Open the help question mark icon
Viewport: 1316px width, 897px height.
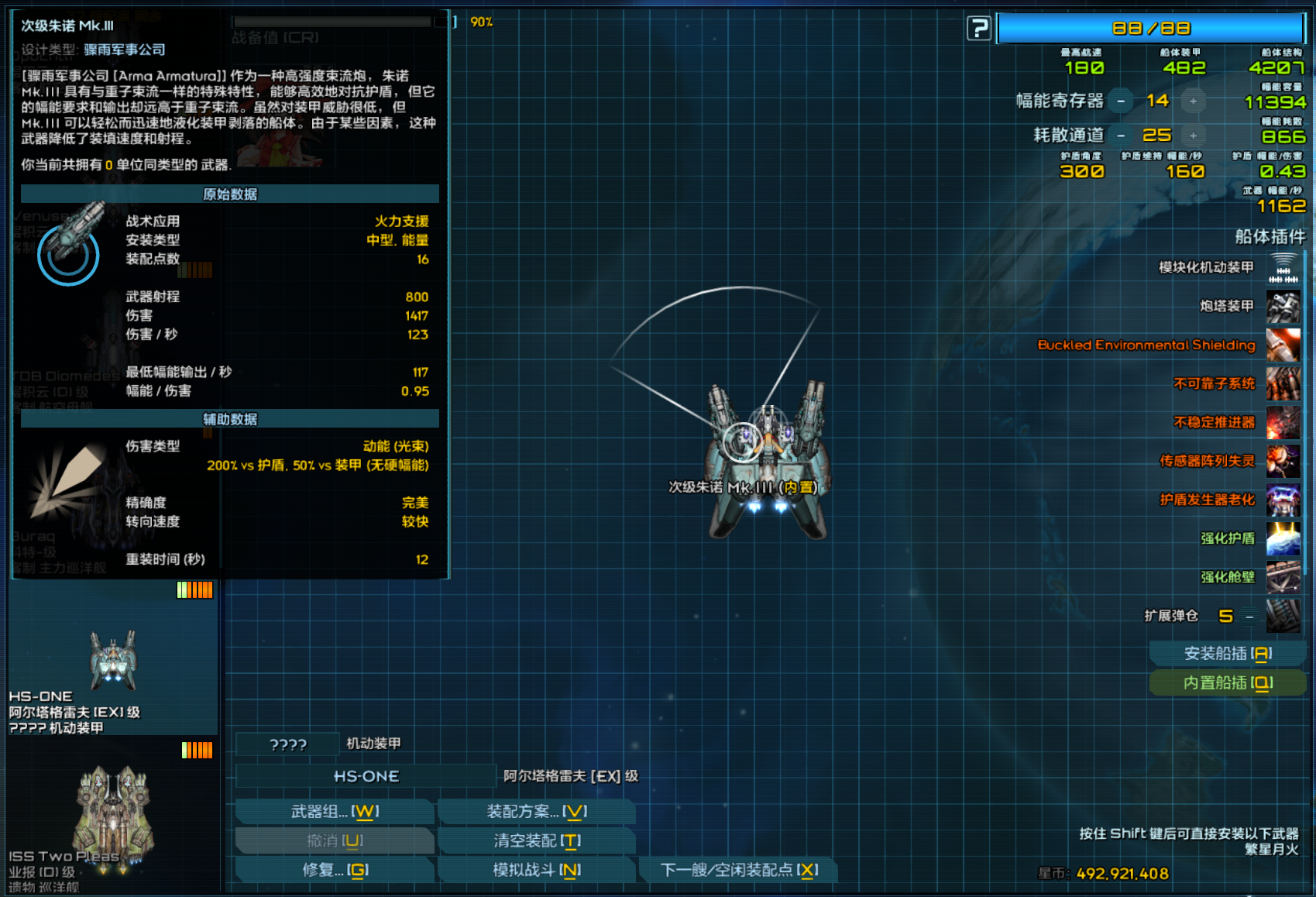[x=981, y=27]
